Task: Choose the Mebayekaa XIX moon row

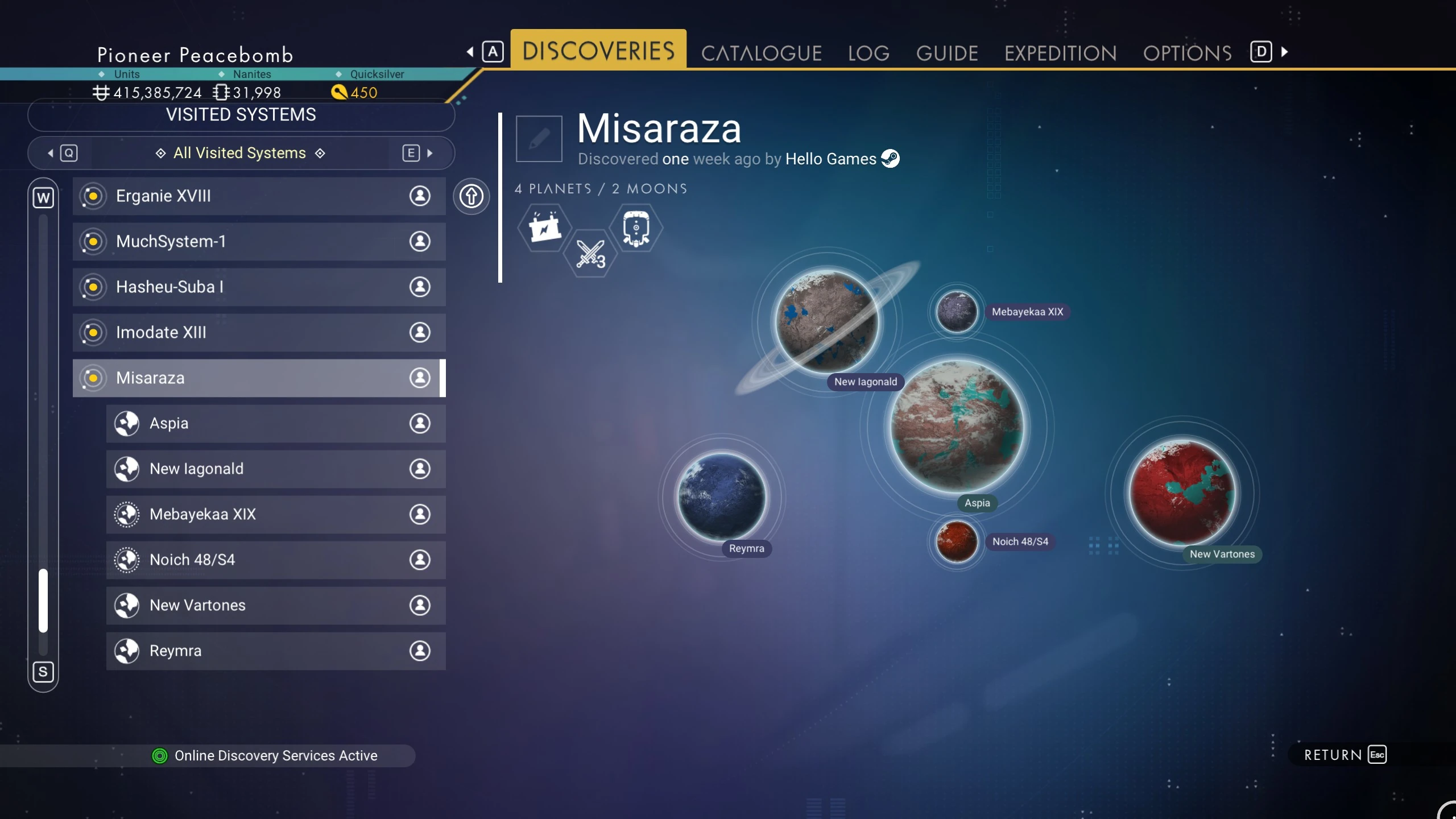Action: click(x=276, y=515)
